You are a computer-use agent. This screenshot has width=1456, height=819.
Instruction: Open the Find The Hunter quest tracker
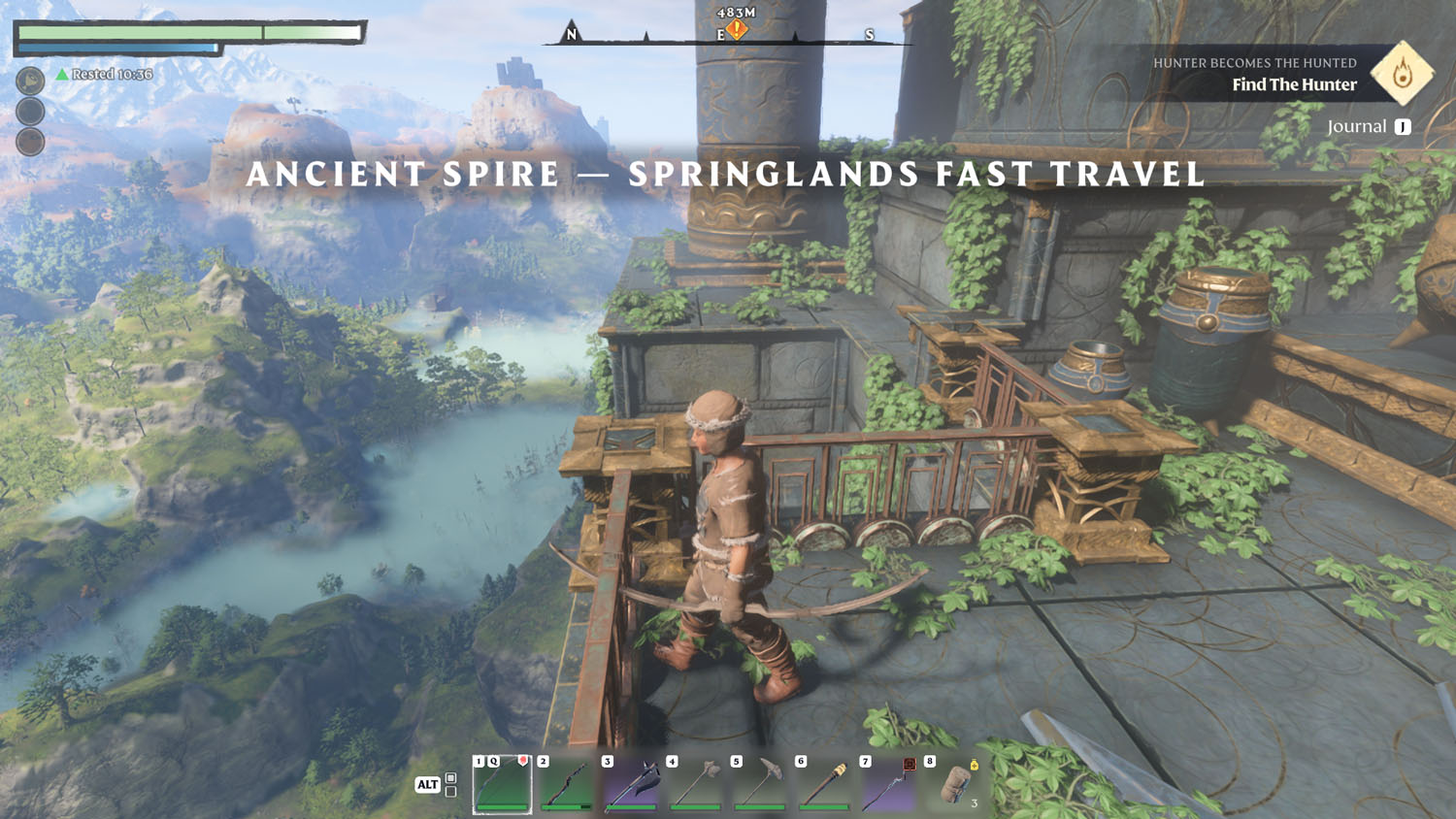click(1294, 84)
